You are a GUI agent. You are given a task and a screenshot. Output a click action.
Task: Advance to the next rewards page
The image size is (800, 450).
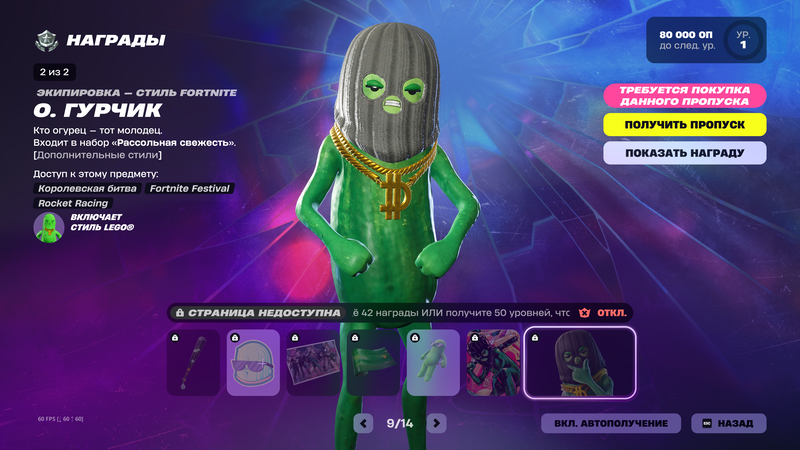click(x=436, y=423)
